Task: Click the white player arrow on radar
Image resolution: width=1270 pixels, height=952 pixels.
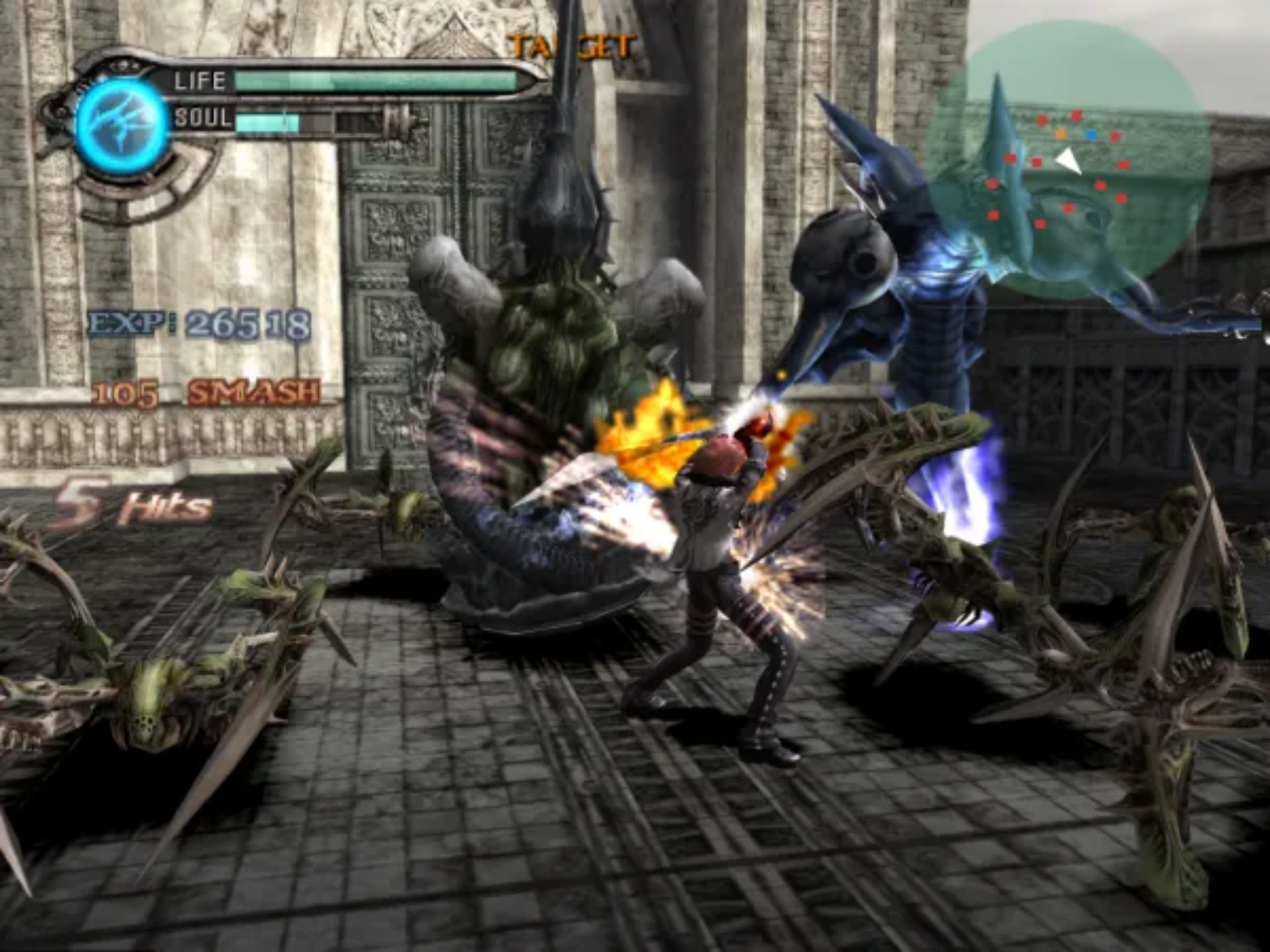Action: point(1067,161)
